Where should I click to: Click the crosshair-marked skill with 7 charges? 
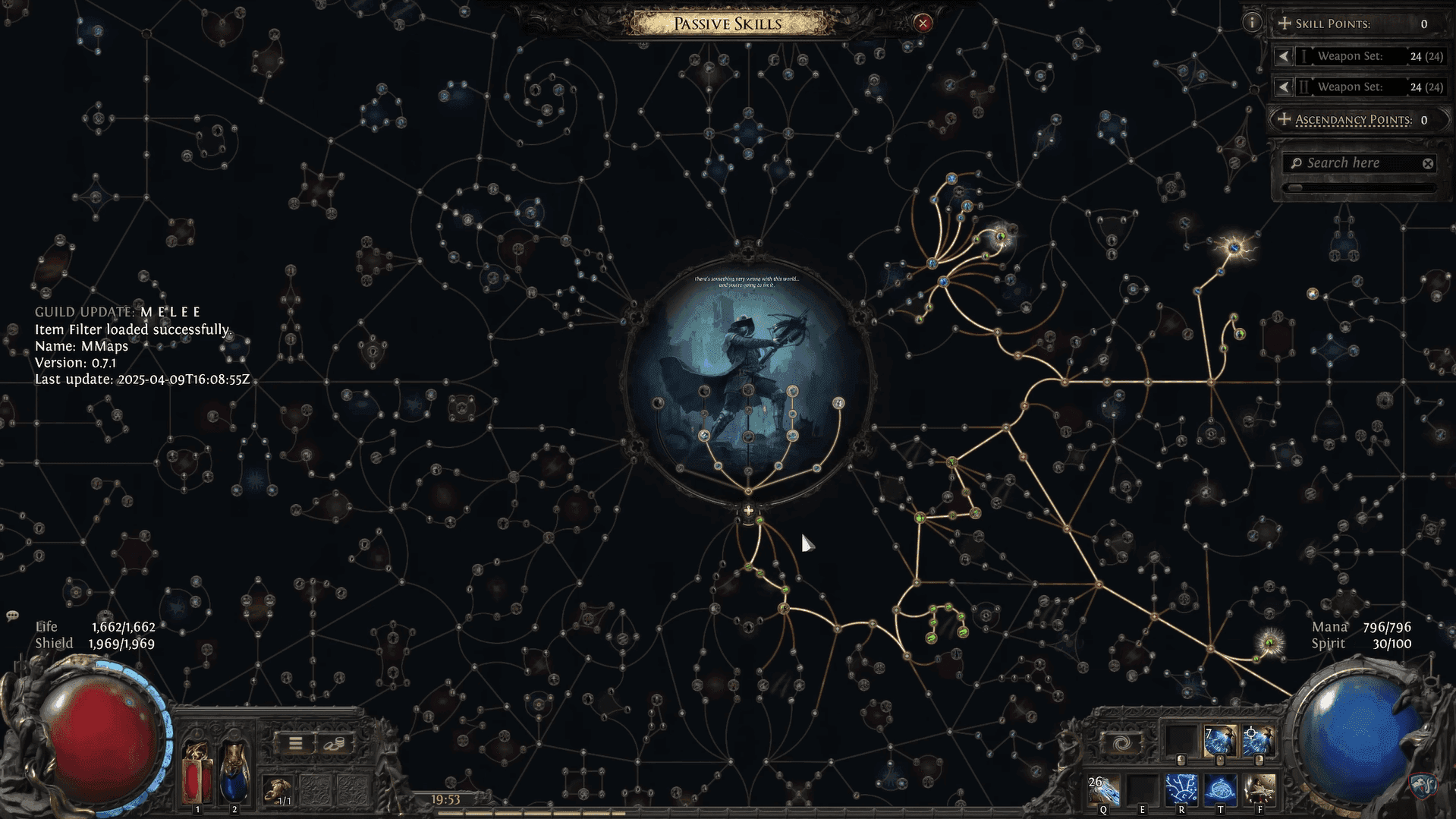click(x=1220, y=739)
